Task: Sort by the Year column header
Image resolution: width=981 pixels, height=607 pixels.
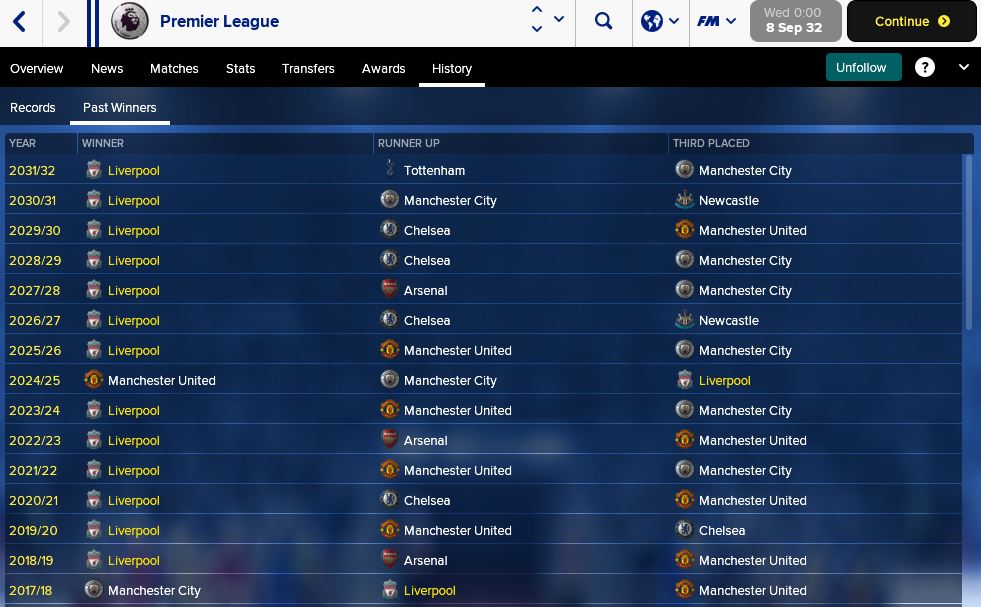Action: 23,144
